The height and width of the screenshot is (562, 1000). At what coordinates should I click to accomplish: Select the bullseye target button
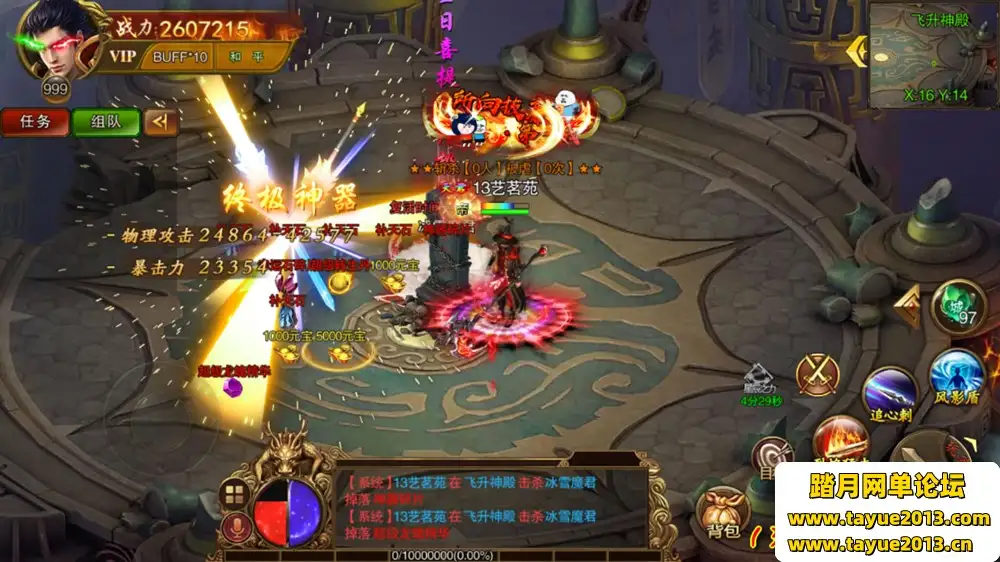click(x=769, y=457)
